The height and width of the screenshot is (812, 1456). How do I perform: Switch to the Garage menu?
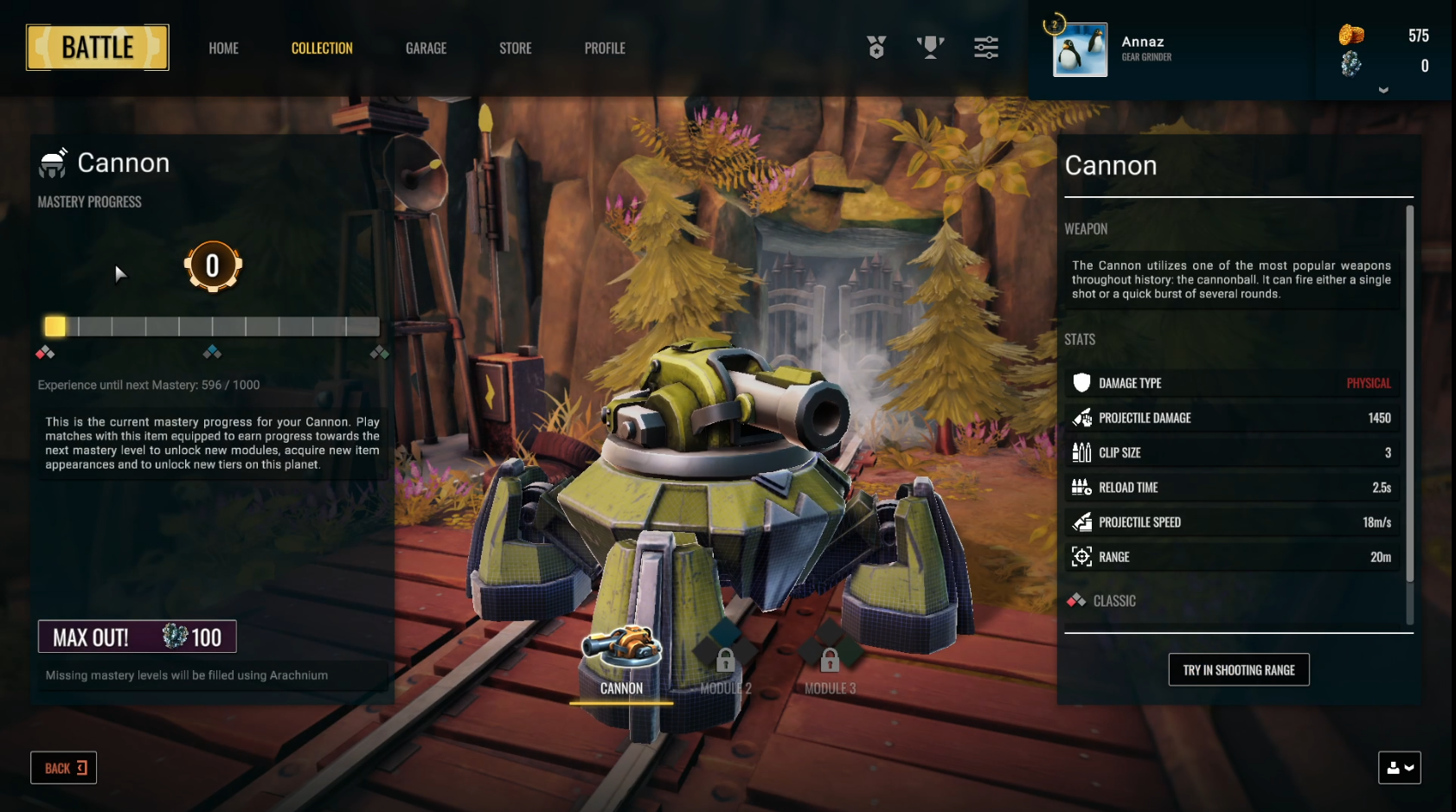[426, 48]
